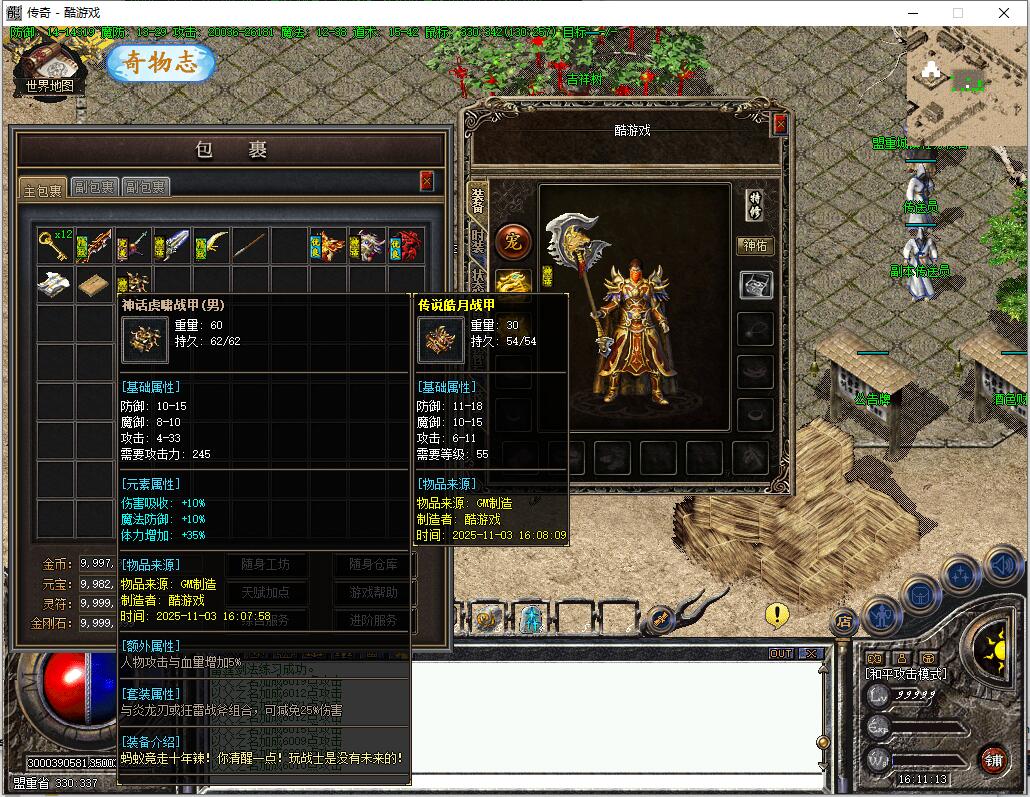
Task: Close the character equipment panel
Action: coord(780,124)
